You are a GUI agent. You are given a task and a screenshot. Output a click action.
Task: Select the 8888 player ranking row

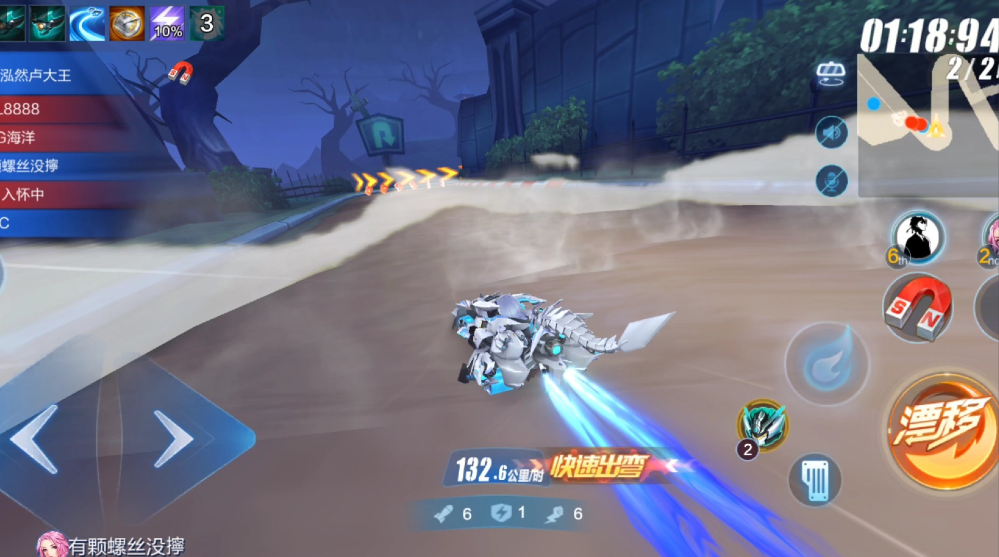point(60,107)
